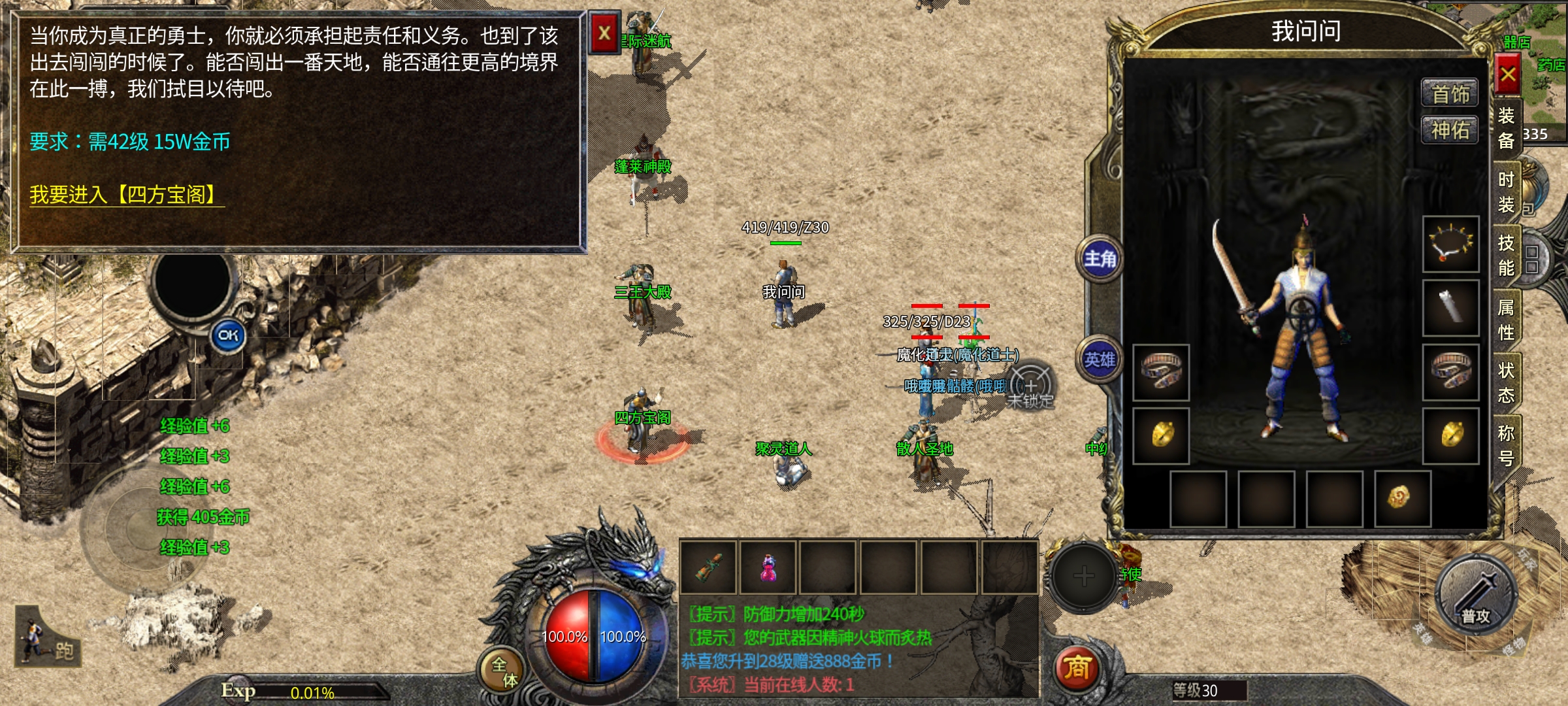Use the green scroll hotbar item
The image size is (1568, 706).
709,567
